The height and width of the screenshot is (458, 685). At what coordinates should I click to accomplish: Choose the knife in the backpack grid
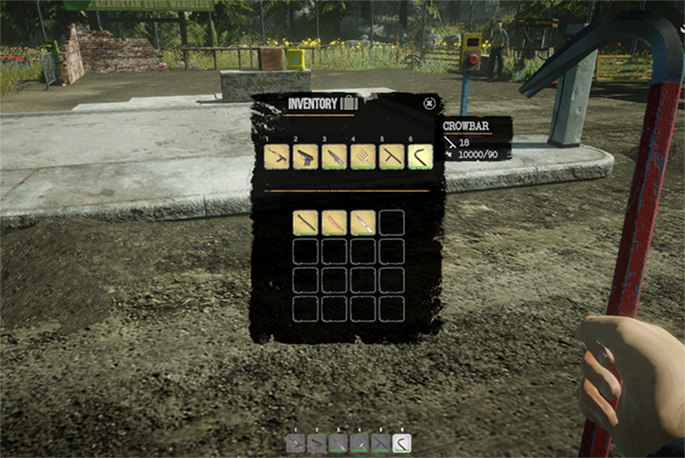(363, 222)
